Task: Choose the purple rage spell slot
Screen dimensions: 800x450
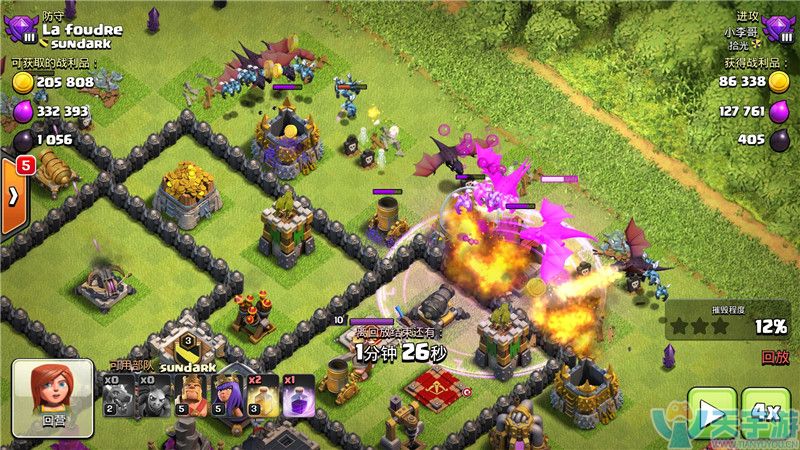Action: tap(291, 396)
